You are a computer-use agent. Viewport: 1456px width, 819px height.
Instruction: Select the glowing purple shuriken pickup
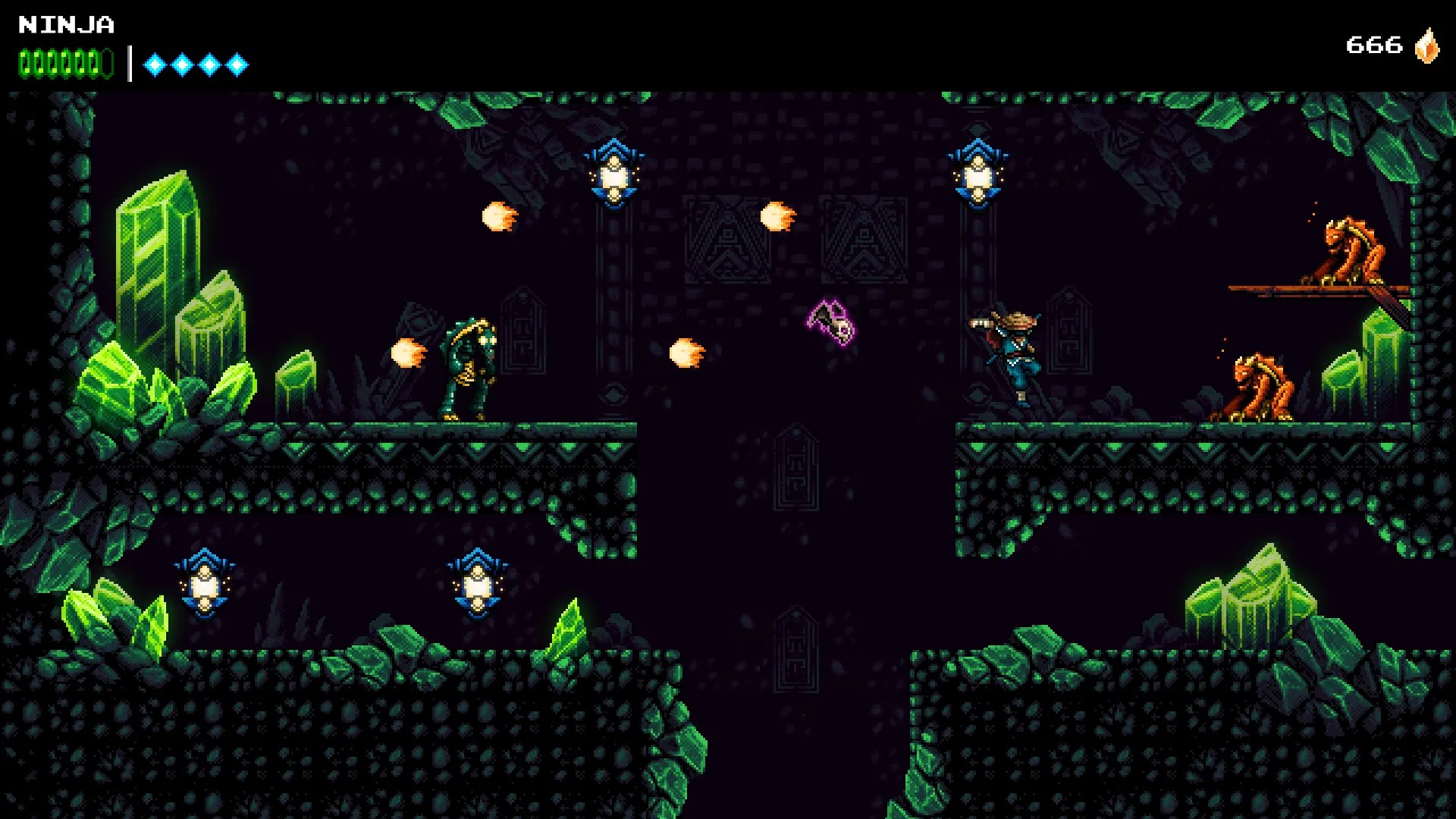click(833, 320)
